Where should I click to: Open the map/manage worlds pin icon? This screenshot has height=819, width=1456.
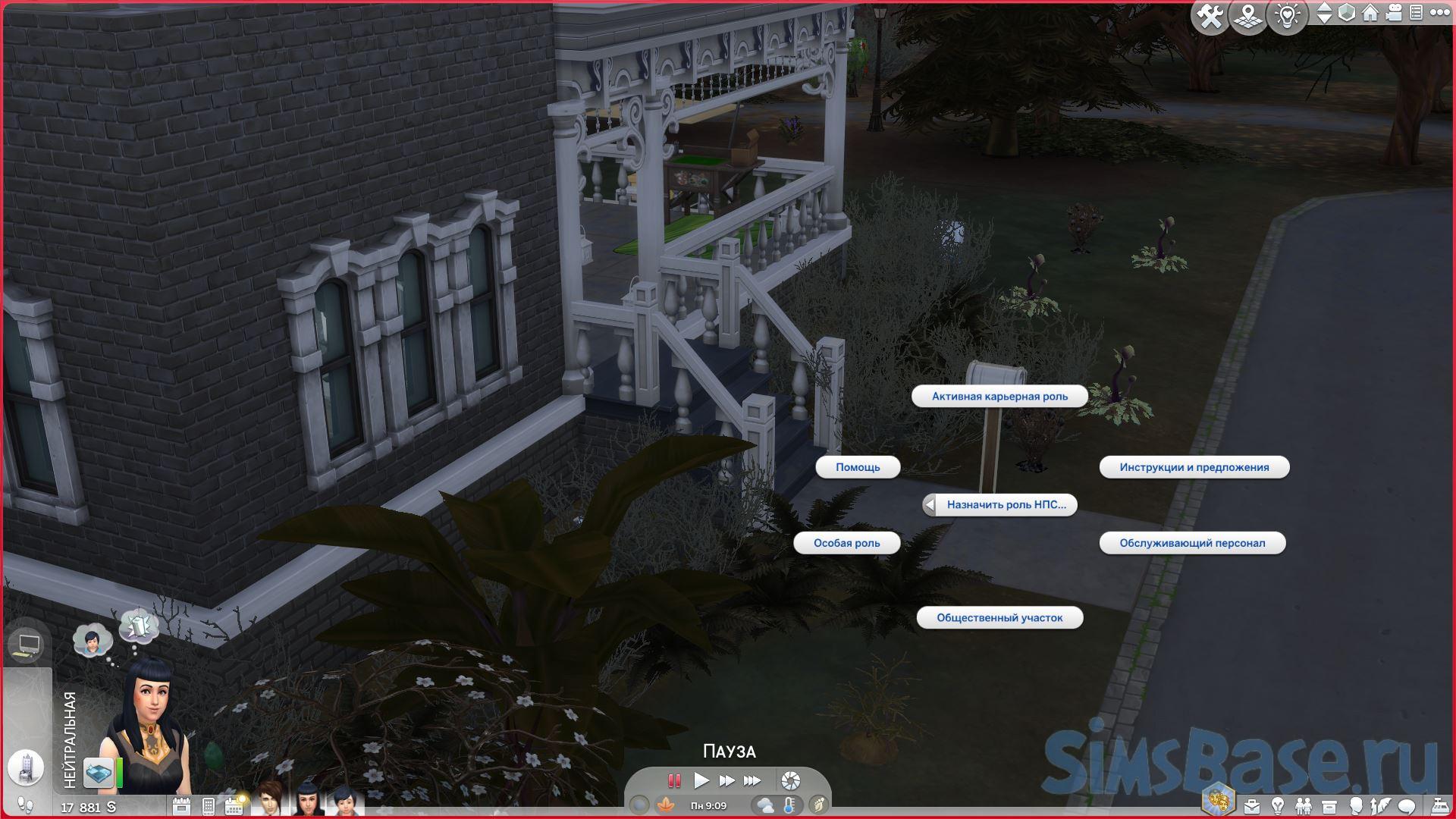point(1247,17)
